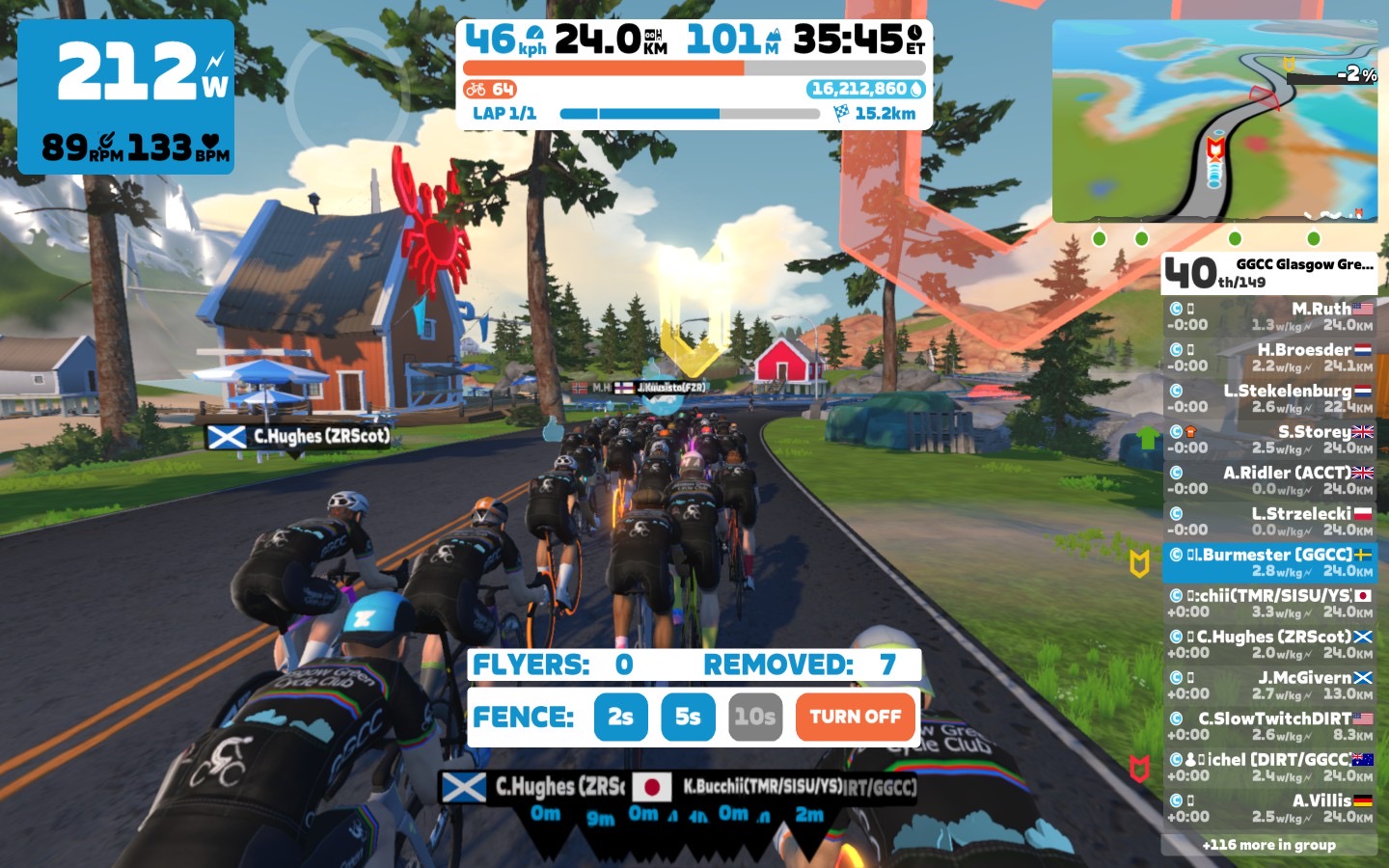This screenshot has height=868, width=1389.
Task: Select C.Hughes (ZRScot) in the rider list
Action: point(1269,644)
